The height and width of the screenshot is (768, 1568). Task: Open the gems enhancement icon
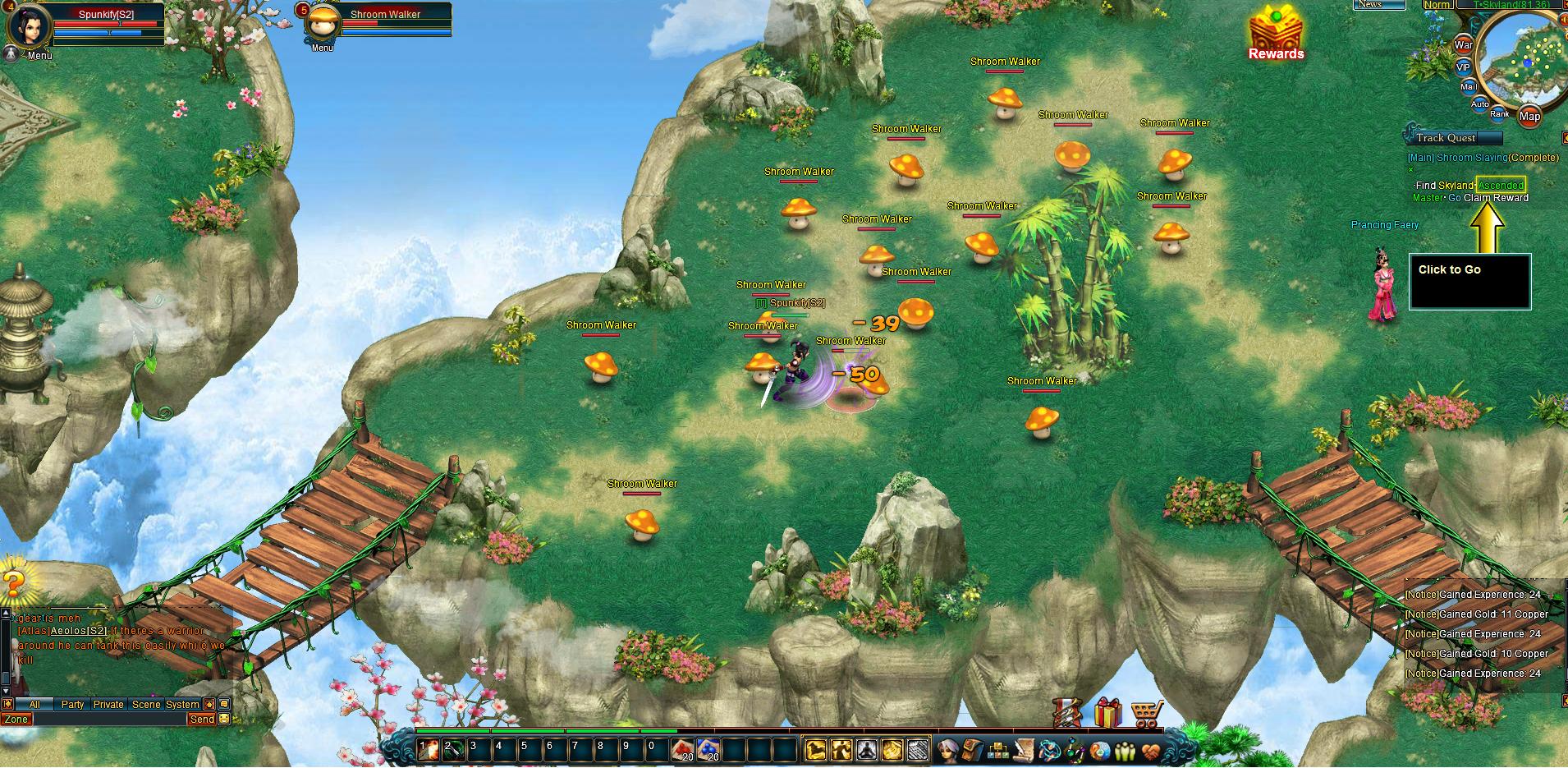tap(1073, 752)
